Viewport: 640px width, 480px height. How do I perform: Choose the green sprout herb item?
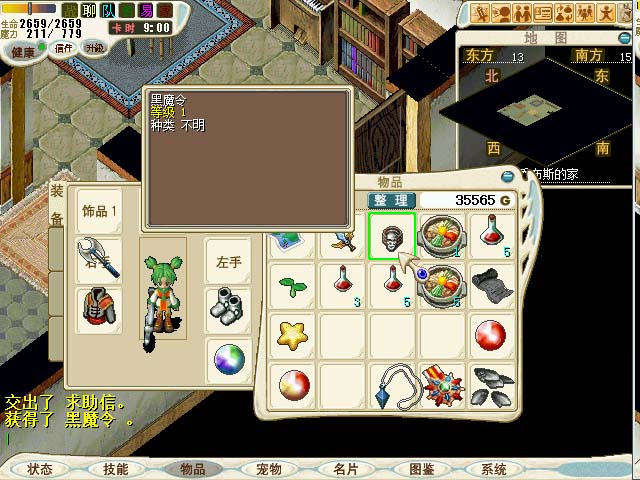(292, 286)
